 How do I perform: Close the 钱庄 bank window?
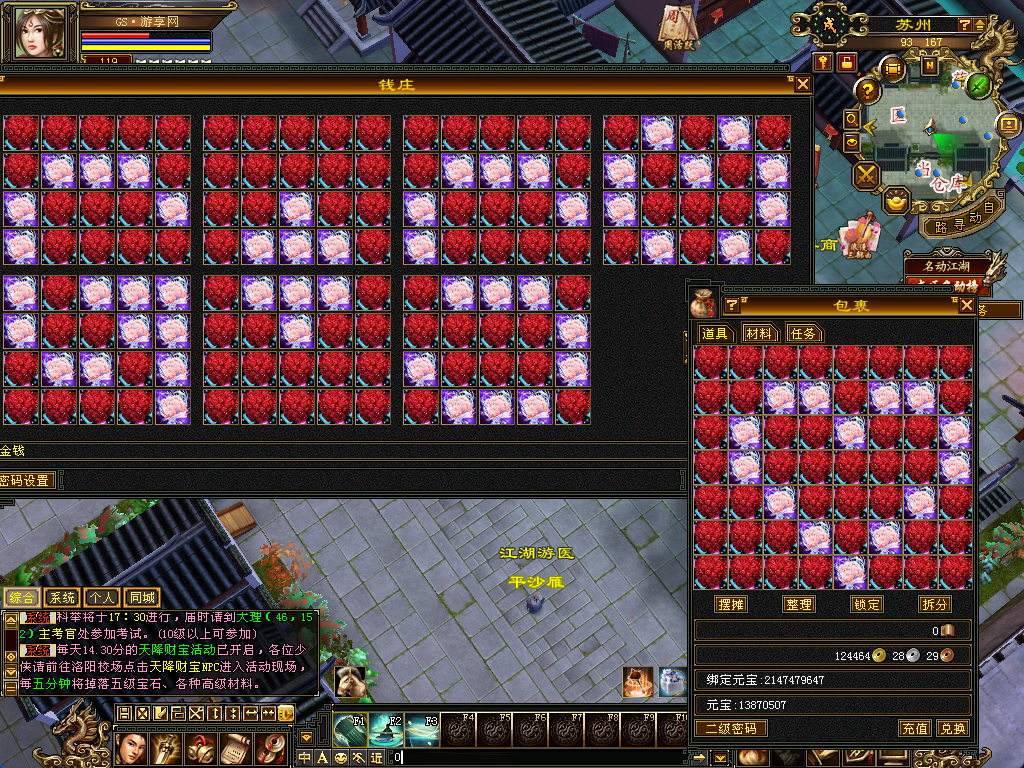tap(802, 85)
